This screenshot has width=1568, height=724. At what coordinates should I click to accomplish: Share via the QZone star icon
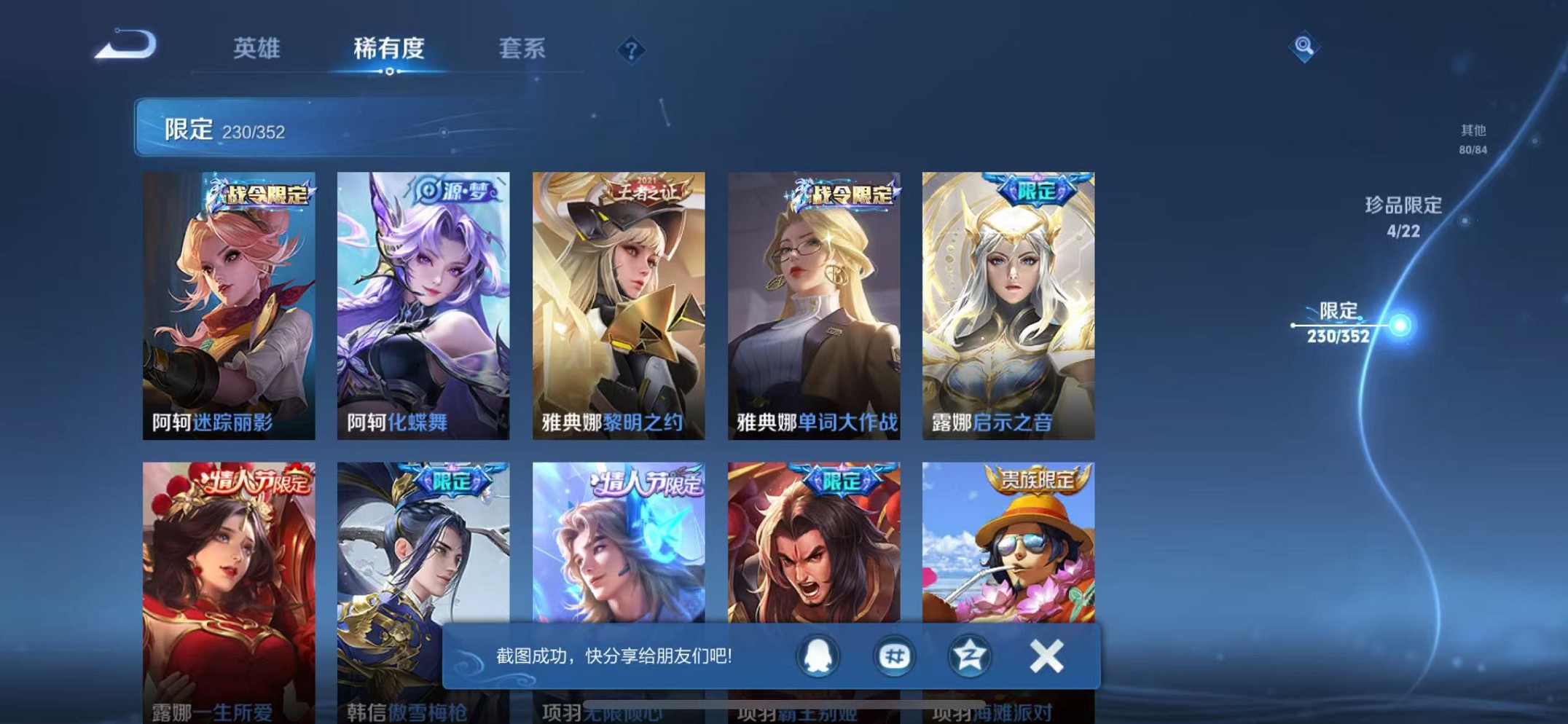(969, 656)
